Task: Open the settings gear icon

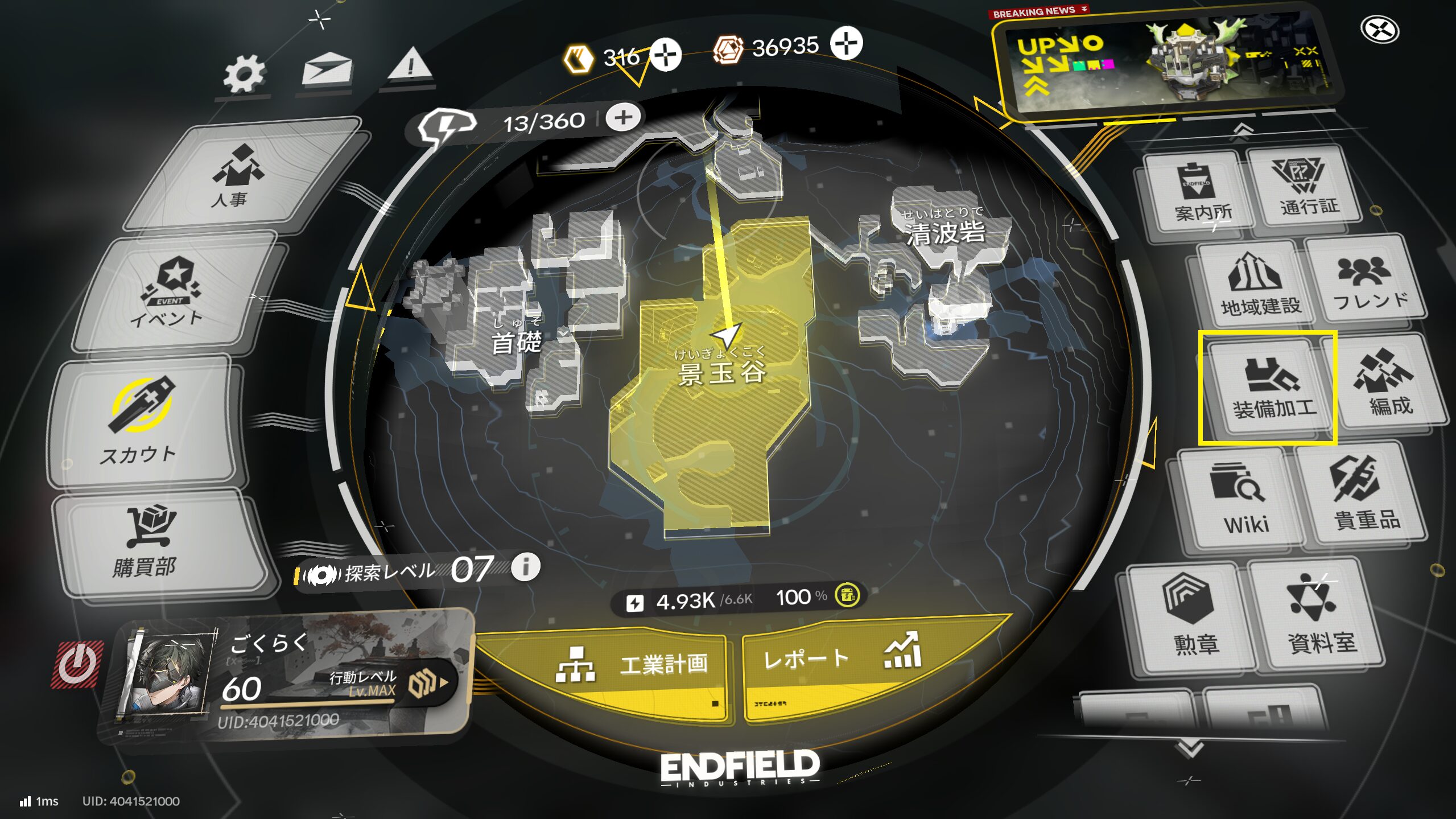Action: 244,75
